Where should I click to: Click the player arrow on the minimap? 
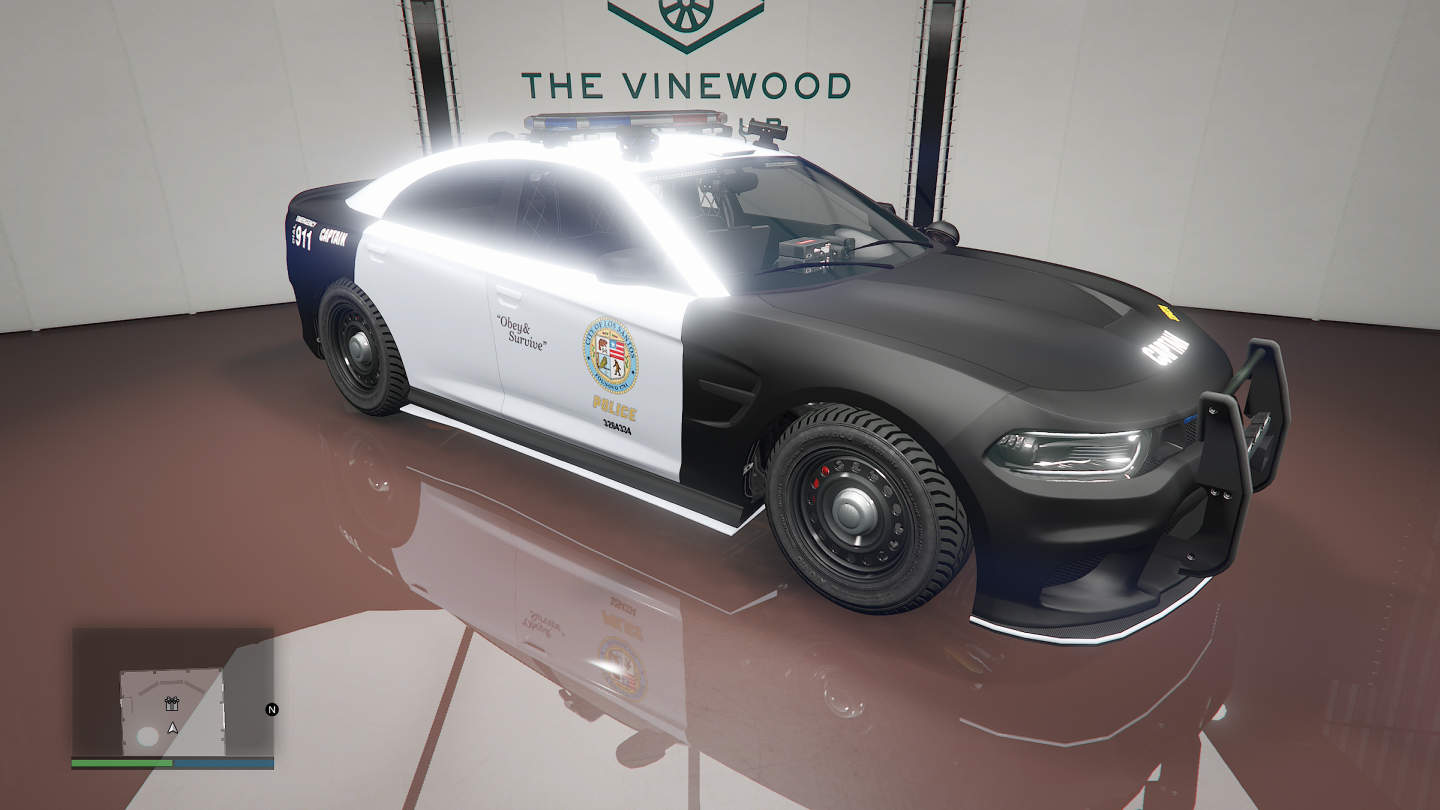172,728
